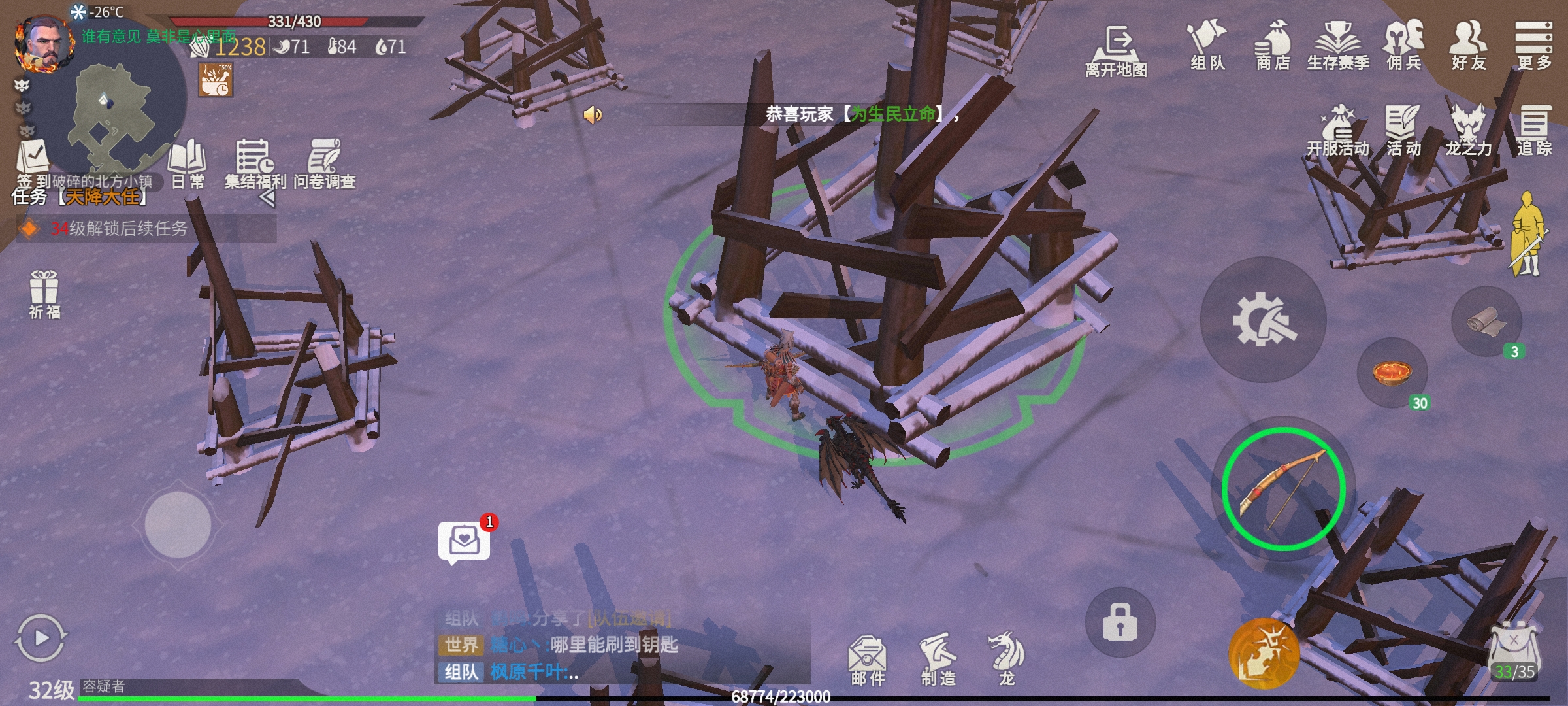Toggle the 追踪 quest tracking panel
Viewport: 1568px width, 706px height.
pyautogui.click(x=1533, y=131)
